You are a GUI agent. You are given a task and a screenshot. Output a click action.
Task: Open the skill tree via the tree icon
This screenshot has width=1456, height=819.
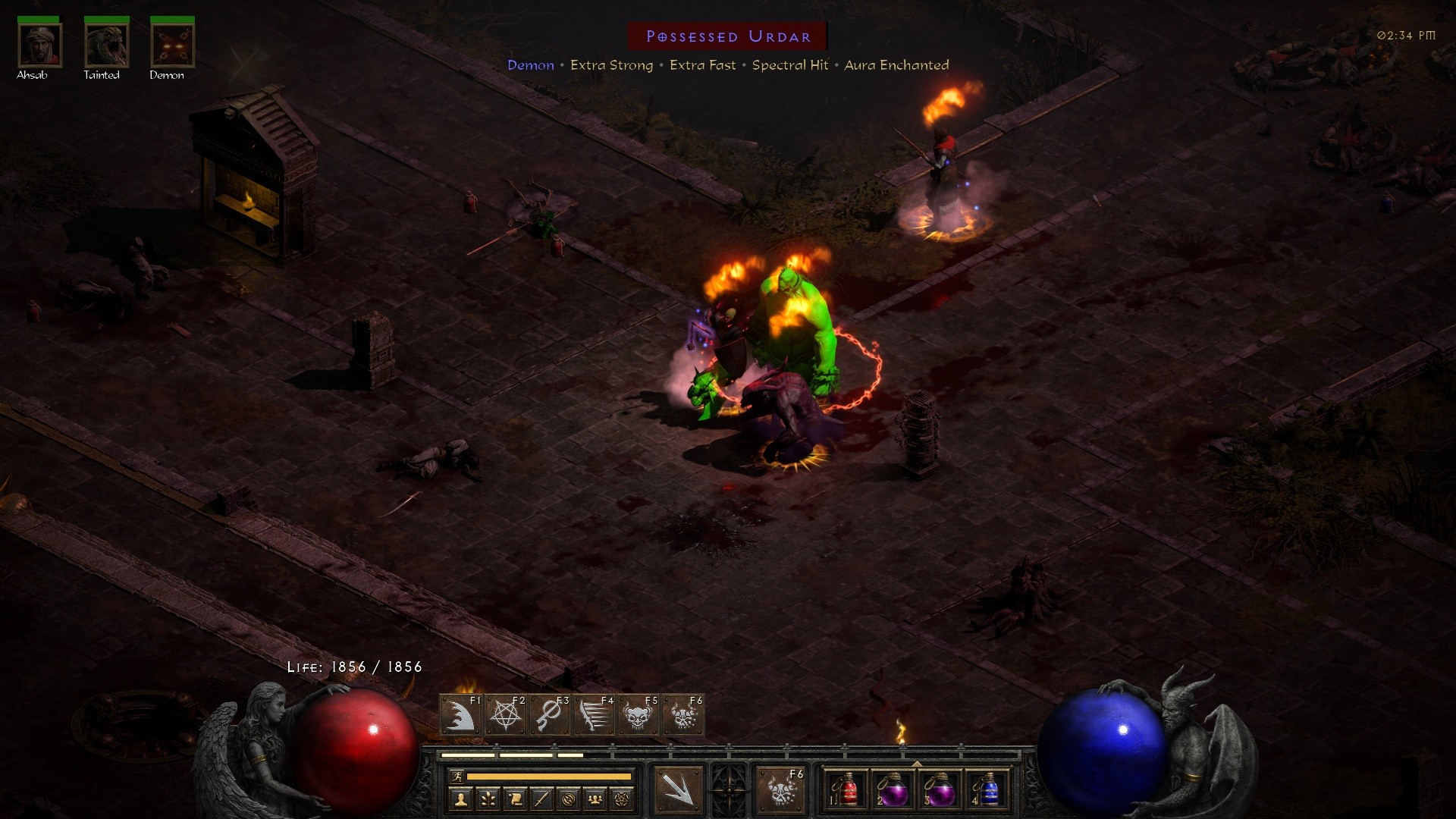(x=488, y=800)
